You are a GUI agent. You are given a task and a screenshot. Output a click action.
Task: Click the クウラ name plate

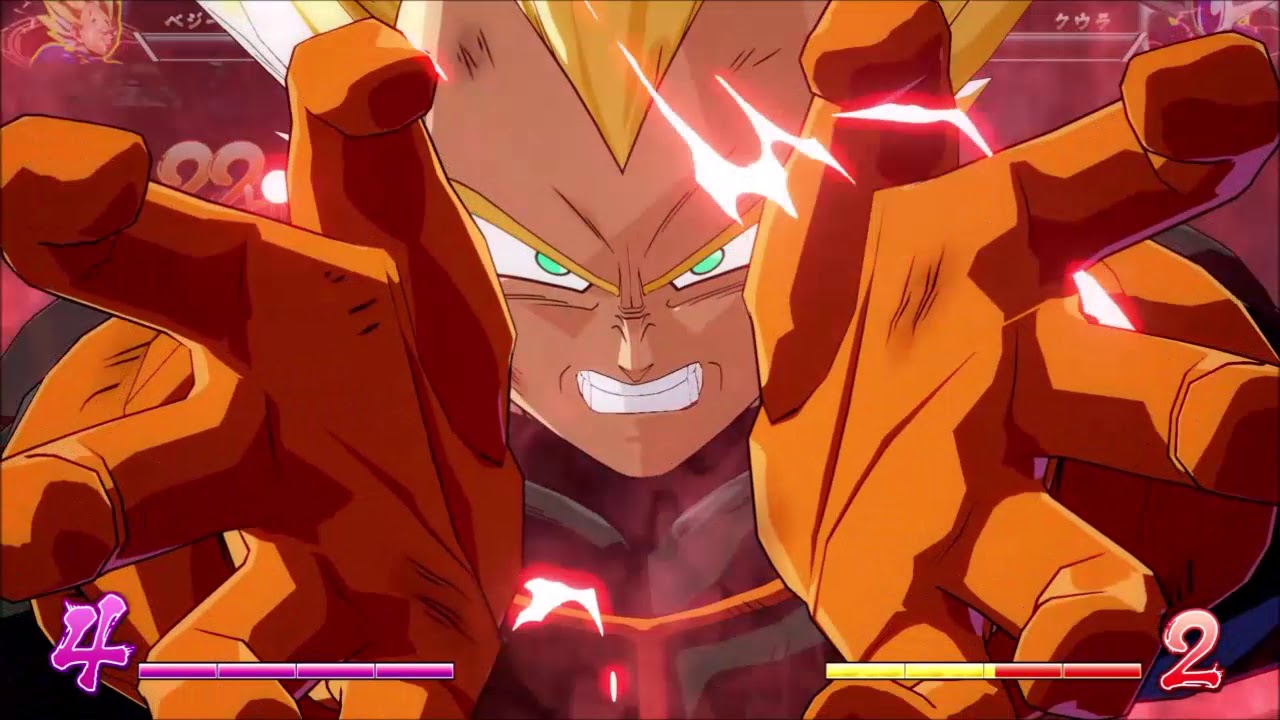(1080, 18)
